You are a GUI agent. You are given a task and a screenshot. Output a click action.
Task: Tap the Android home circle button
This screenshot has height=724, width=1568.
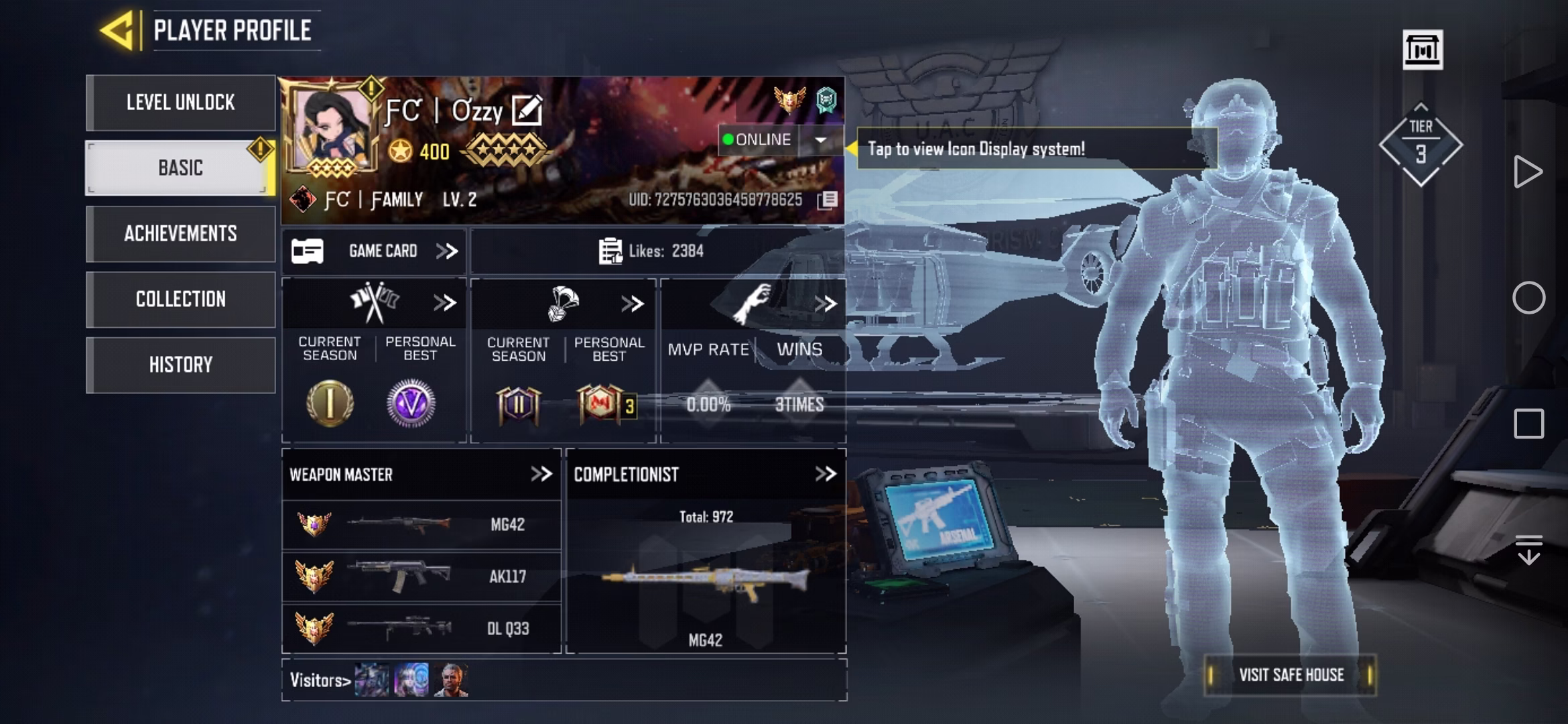point(1528,298)
